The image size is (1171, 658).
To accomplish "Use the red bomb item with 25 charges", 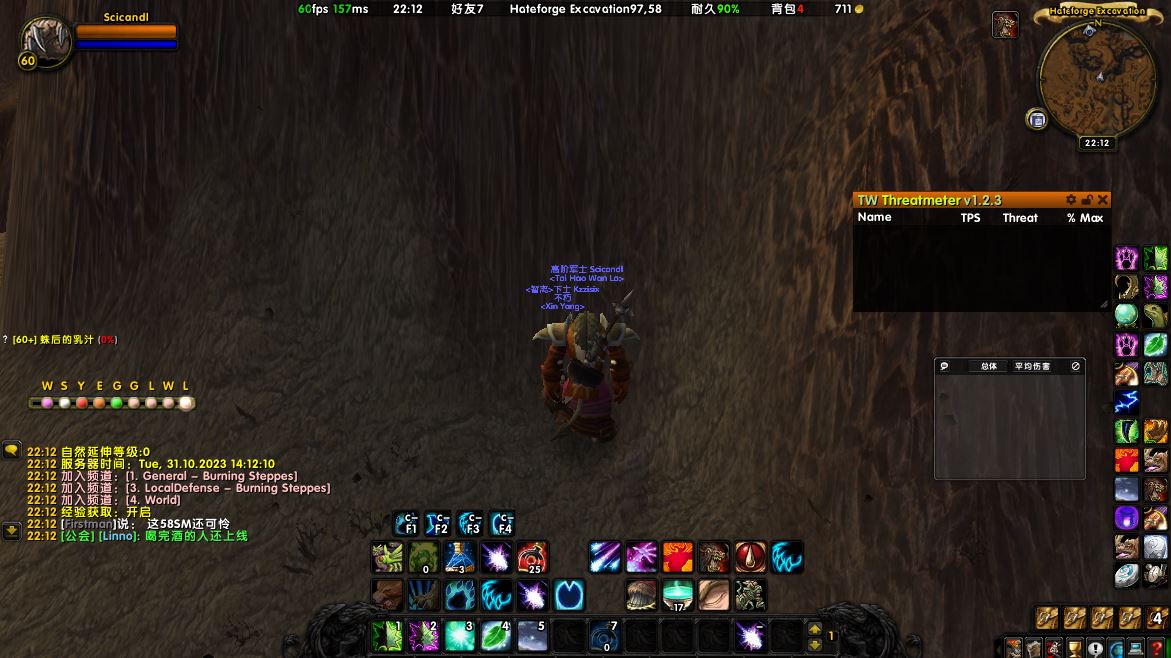I will coord(532,557).
